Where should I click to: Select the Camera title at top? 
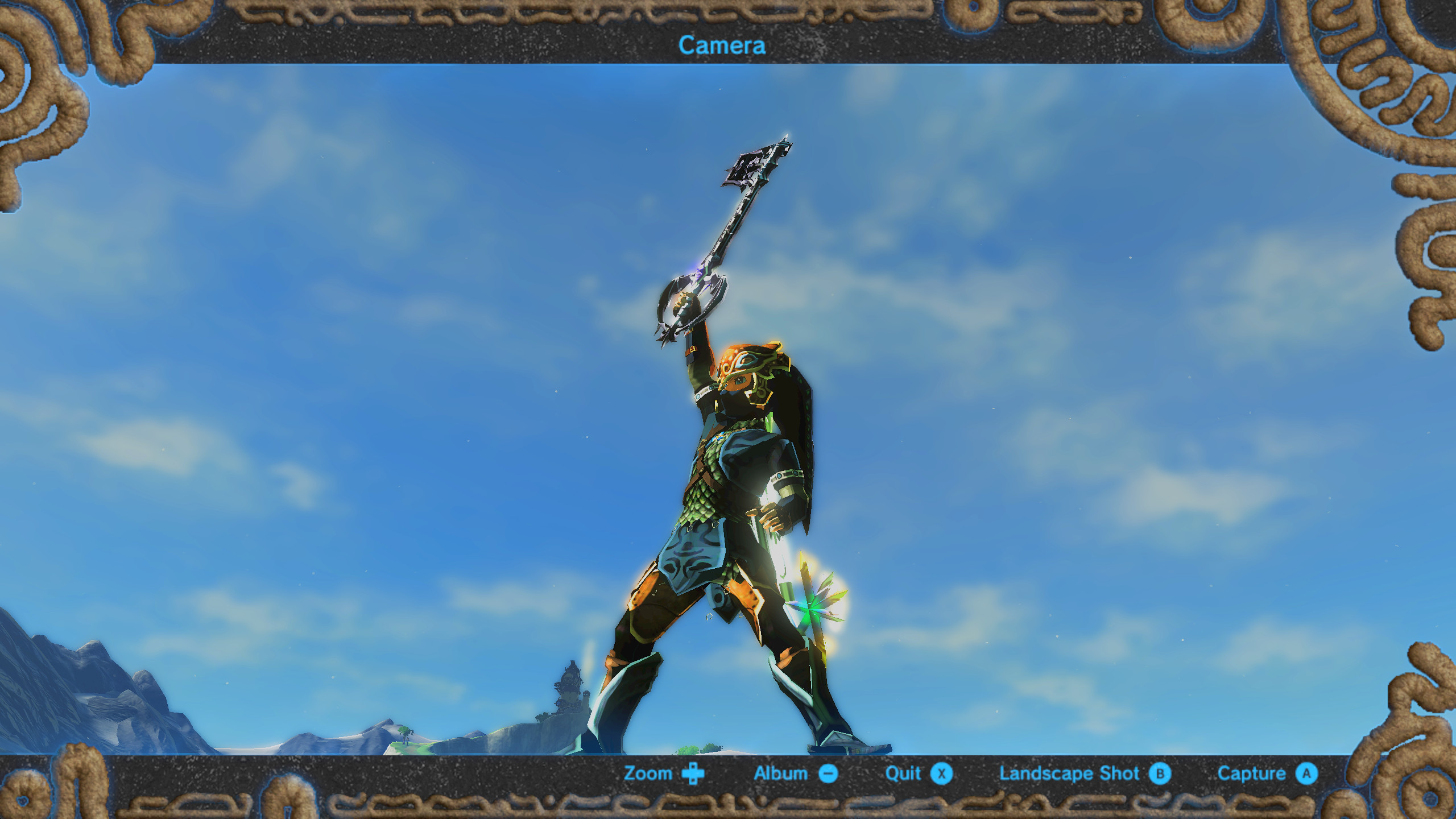coord(721,45)
